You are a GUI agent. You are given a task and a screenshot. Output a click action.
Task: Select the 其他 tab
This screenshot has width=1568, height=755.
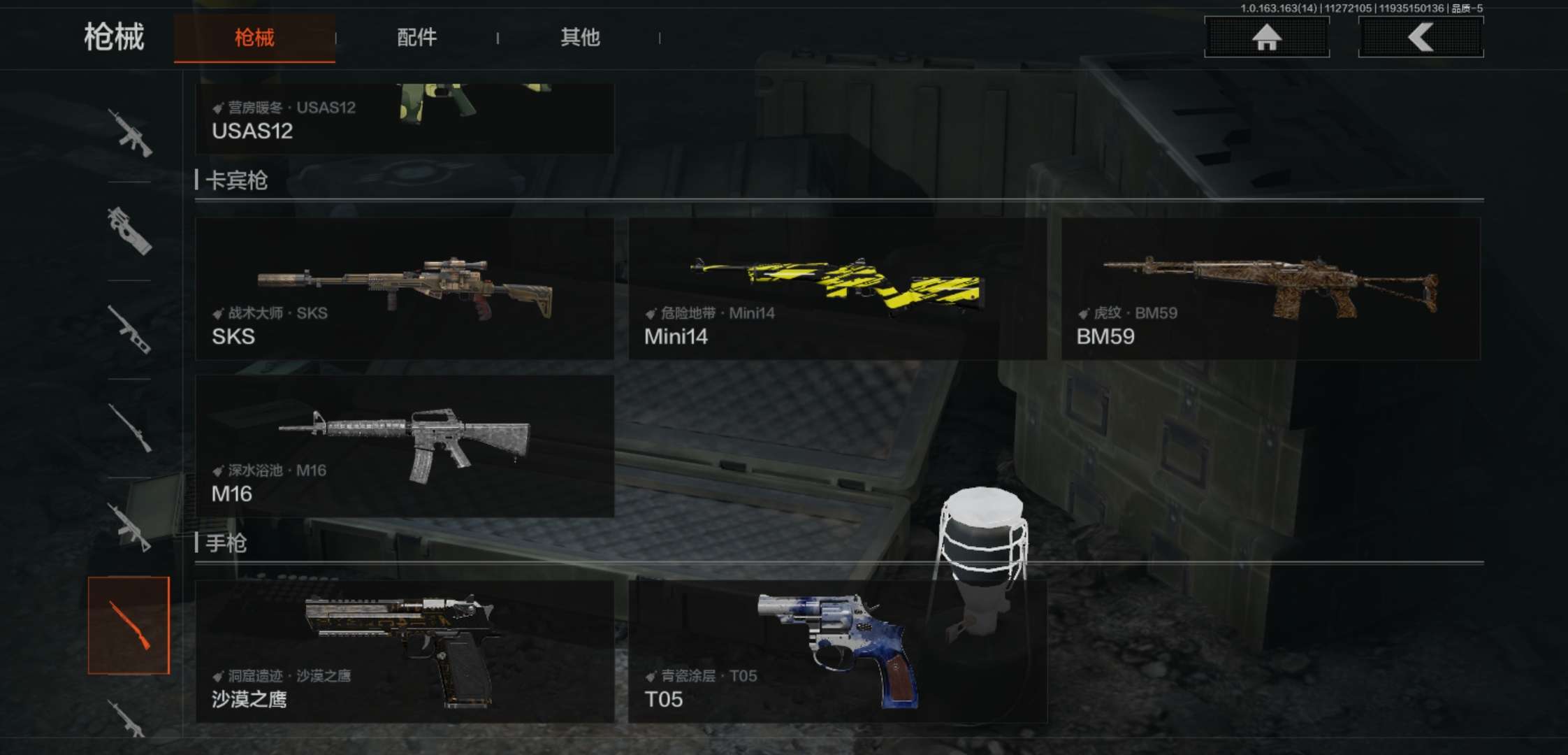click(x=580, y=38)
